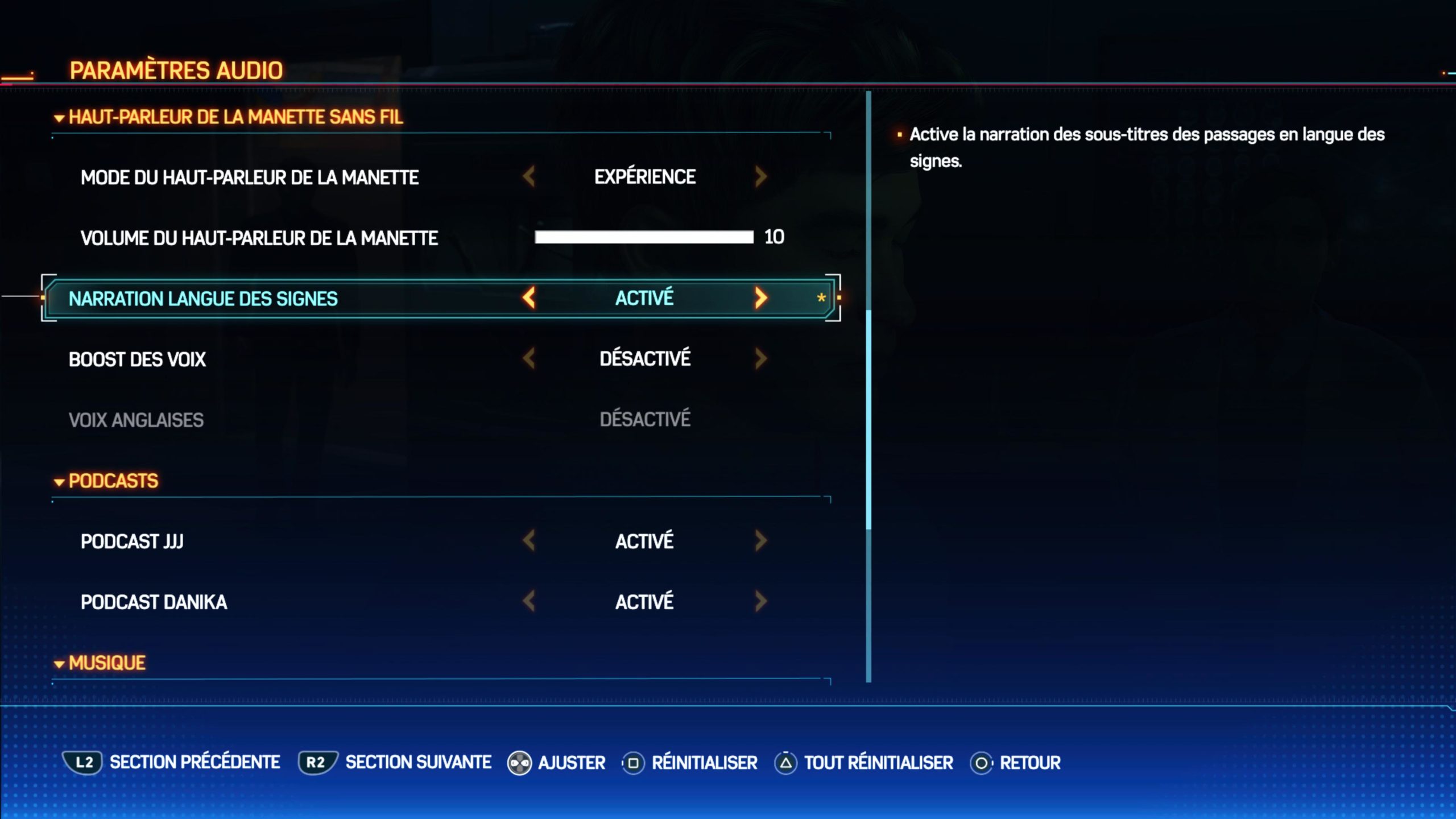Enable Boost des voix using right arrow
Image resolution: width=1456 pixels, height=819 pixels.
761,358
